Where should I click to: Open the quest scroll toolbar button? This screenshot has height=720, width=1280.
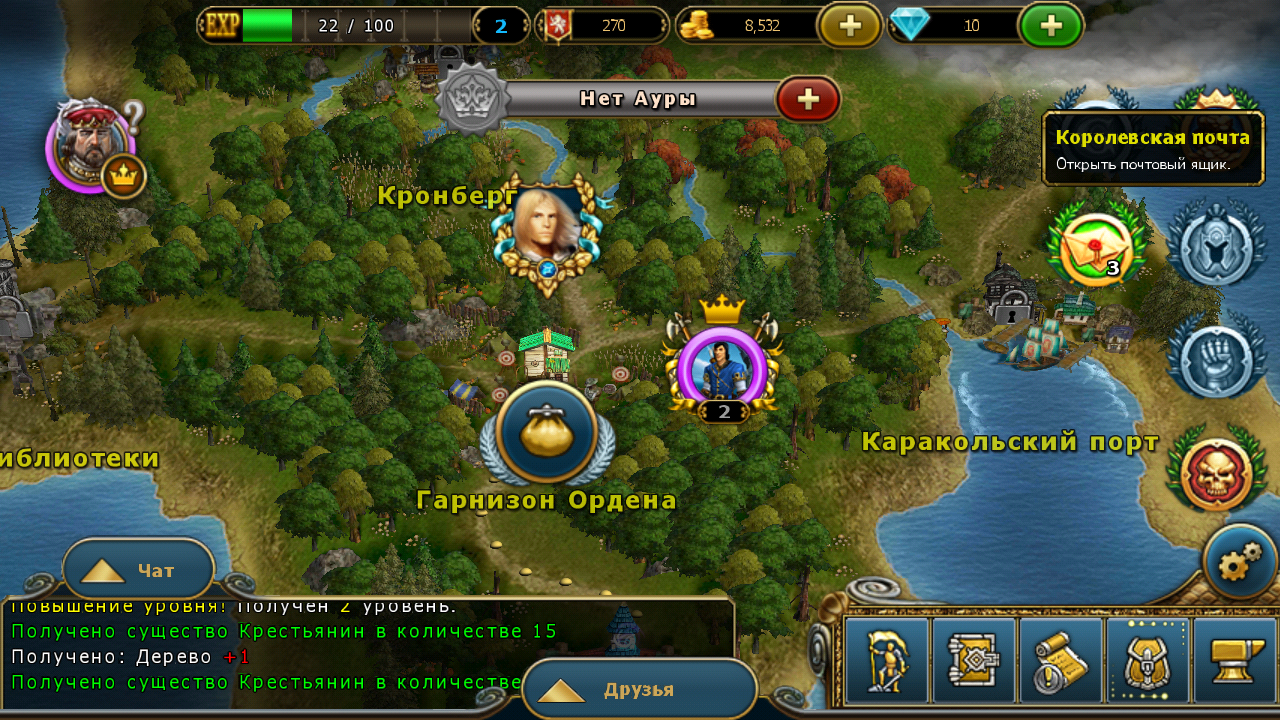(x=1060, y=661)
